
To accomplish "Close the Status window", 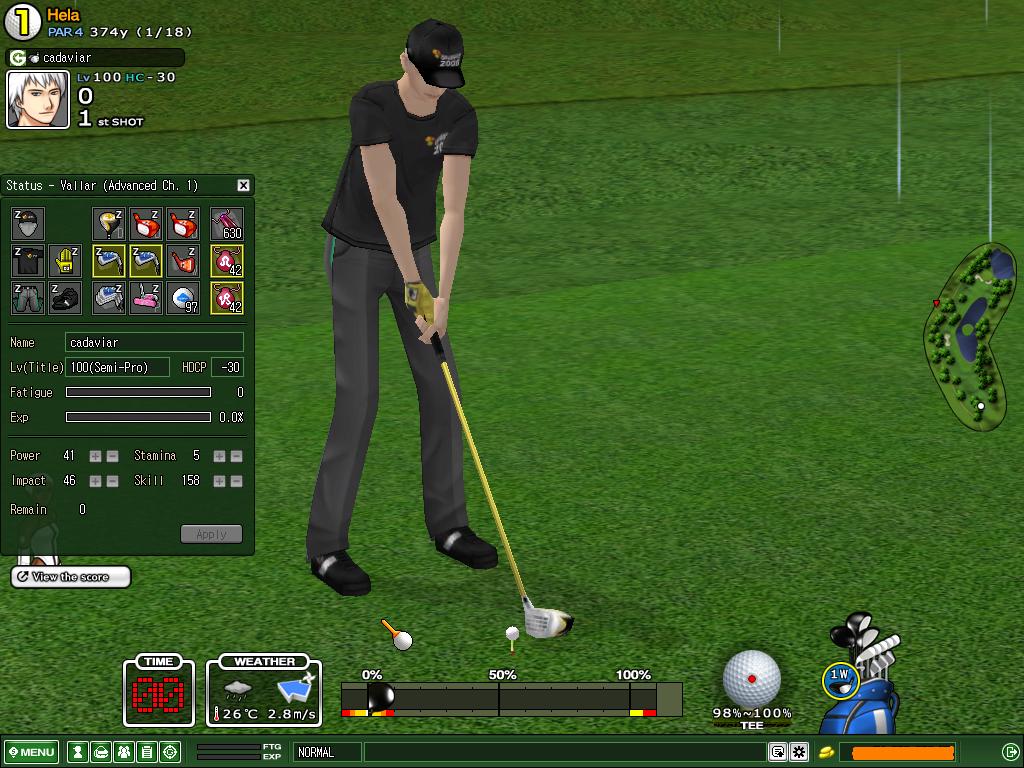I will [243, 185].
